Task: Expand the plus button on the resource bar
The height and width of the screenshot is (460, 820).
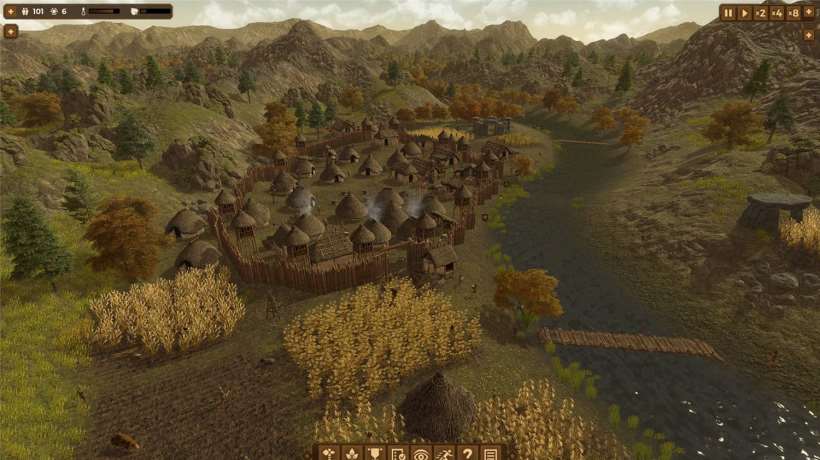Action: coord(10,31)
